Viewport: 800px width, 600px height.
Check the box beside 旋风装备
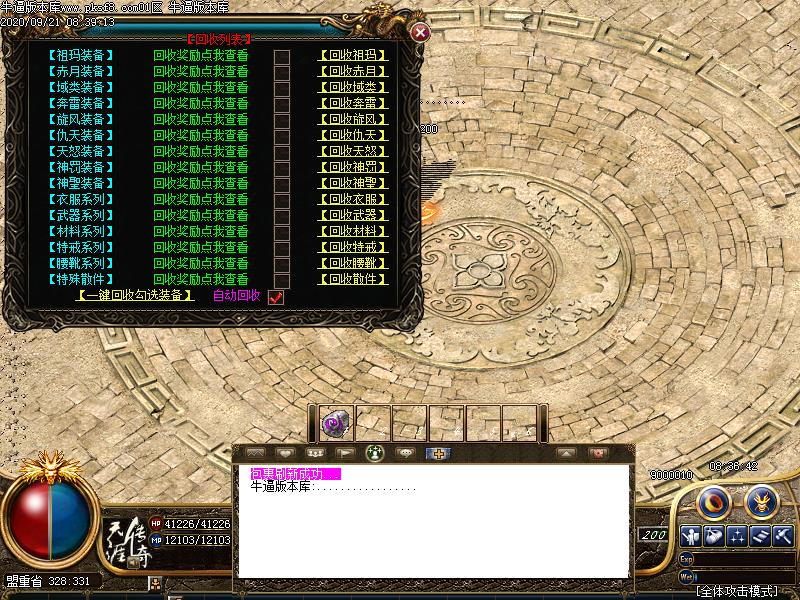click(x=282, y=120)
